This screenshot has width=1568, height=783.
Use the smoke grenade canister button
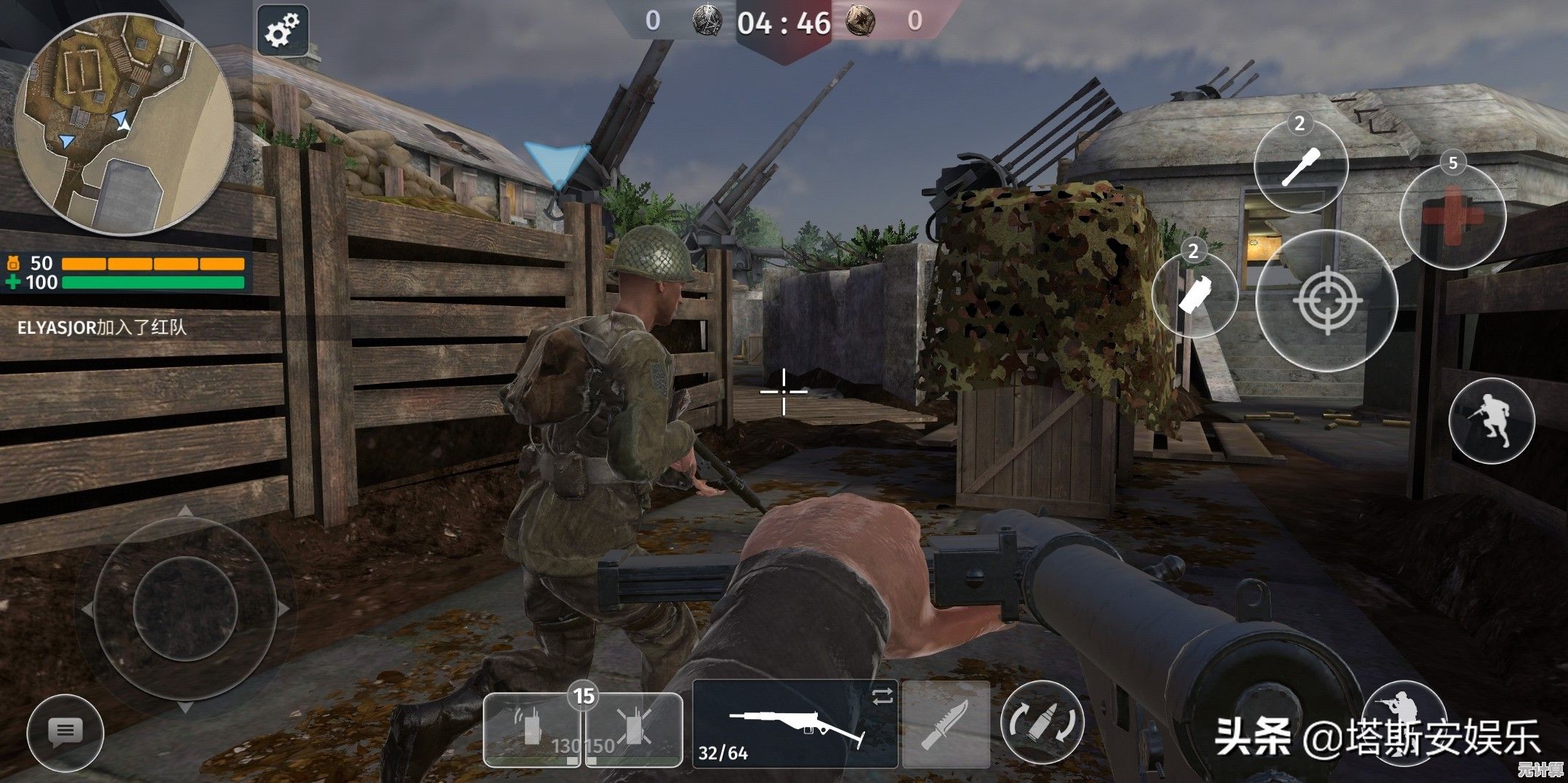pyautogui.click(x=1194, y=294)
